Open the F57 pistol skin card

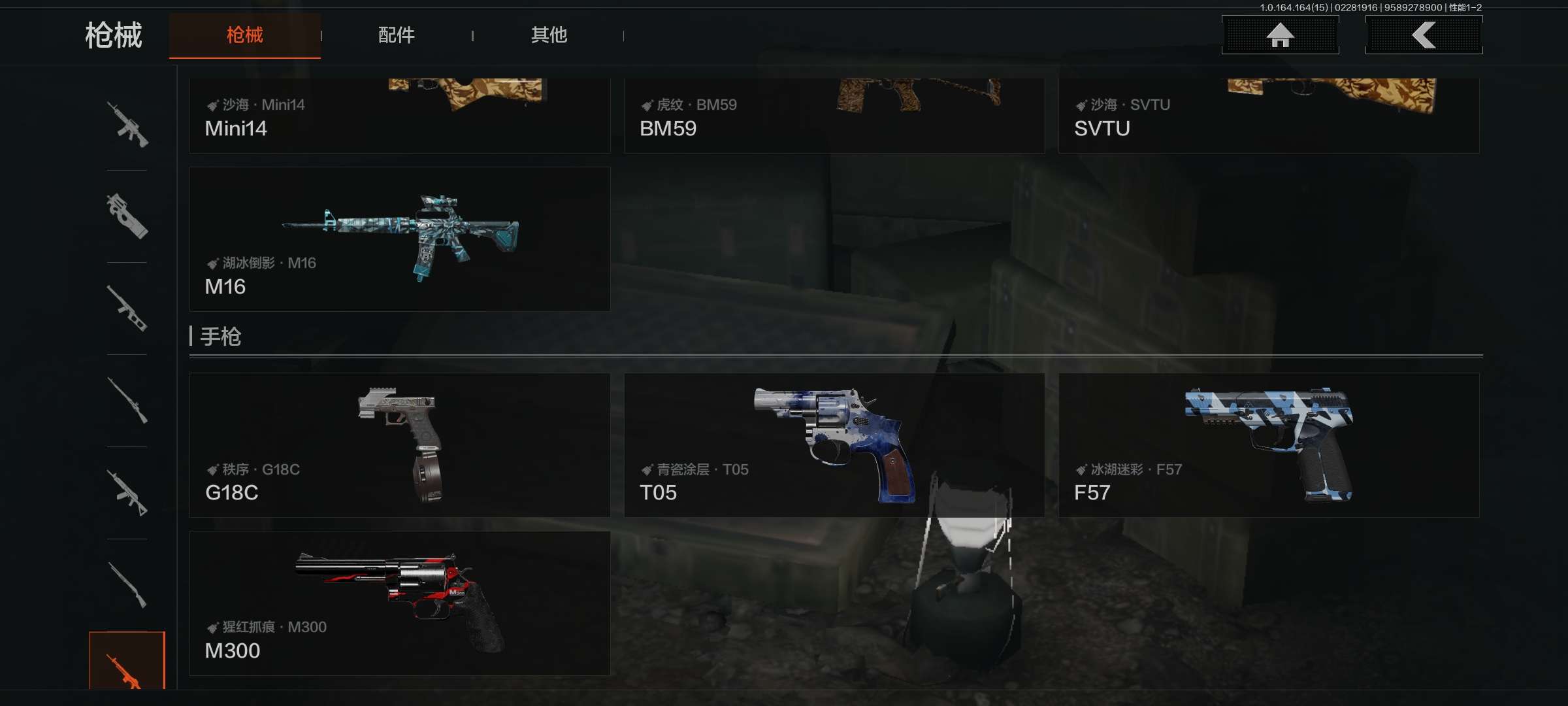pos(1268,445)
